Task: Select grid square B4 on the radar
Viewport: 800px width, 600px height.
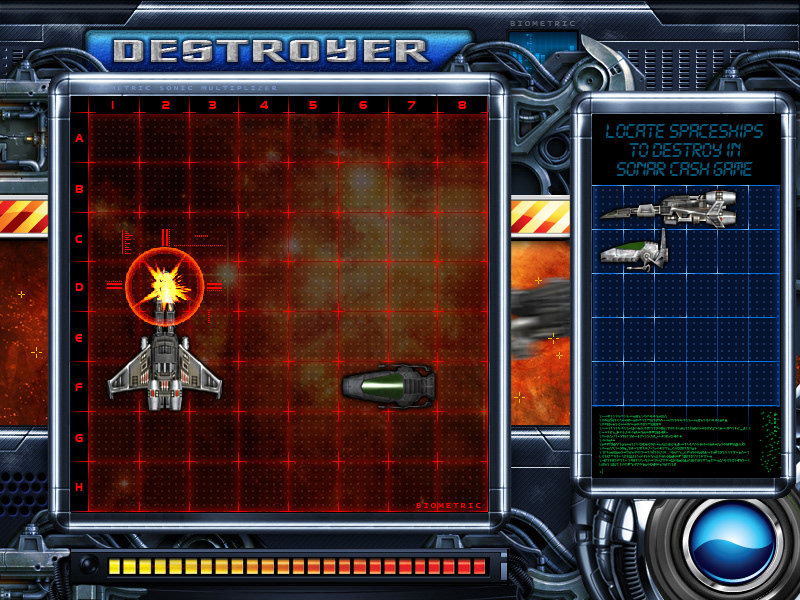Action: [x=263, y=188]
